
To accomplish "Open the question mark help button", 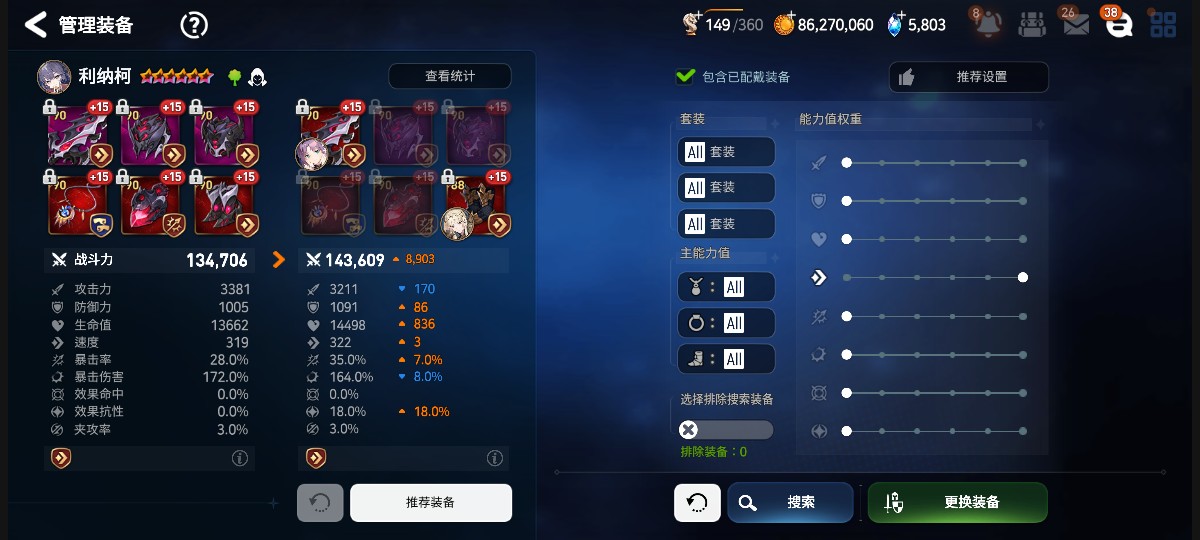I will point(194,25).
